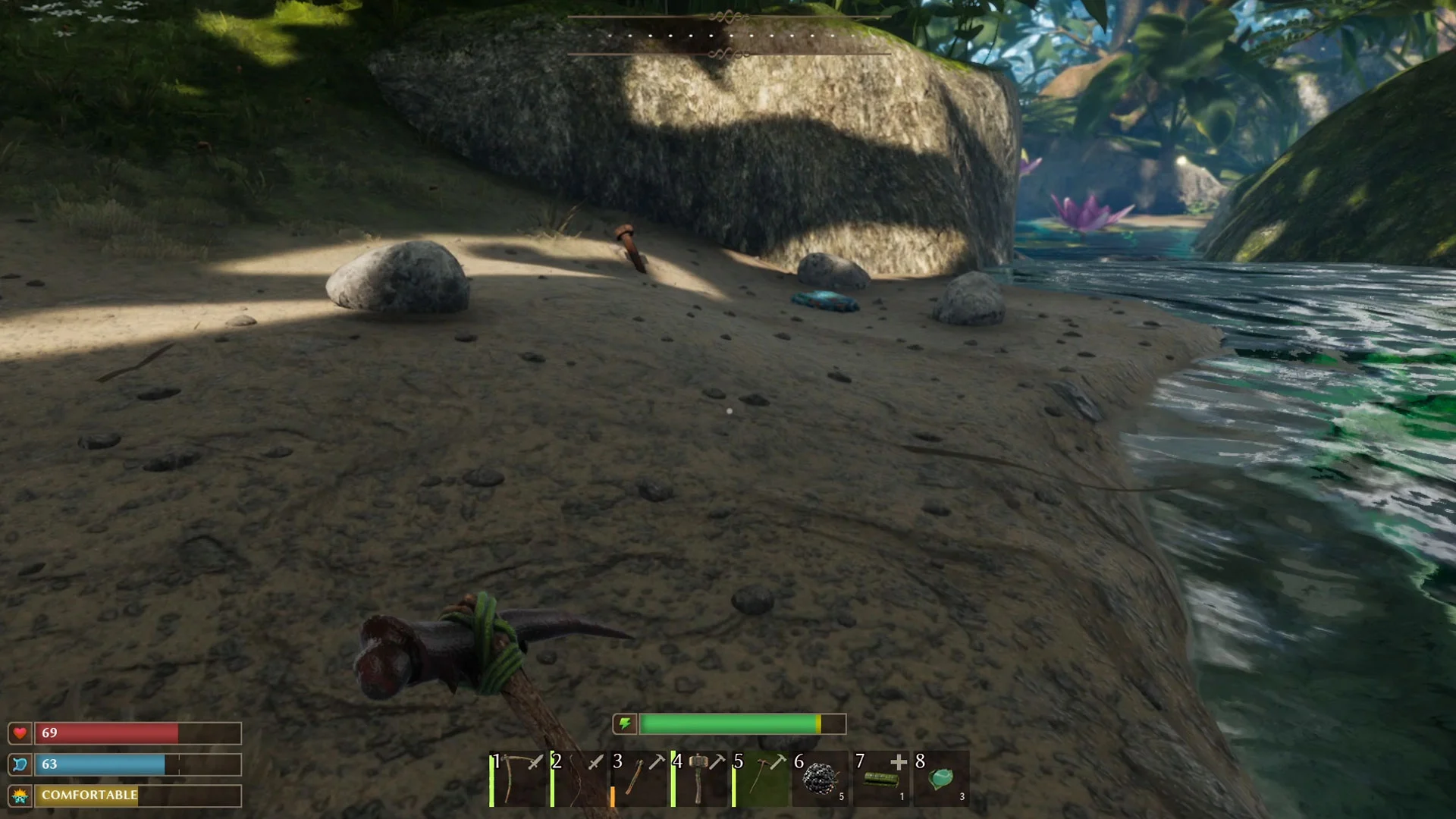Select the hammer in hotbar slot 4
Image resolution: width=1456 pixels, height=819 pixels.
699,779
